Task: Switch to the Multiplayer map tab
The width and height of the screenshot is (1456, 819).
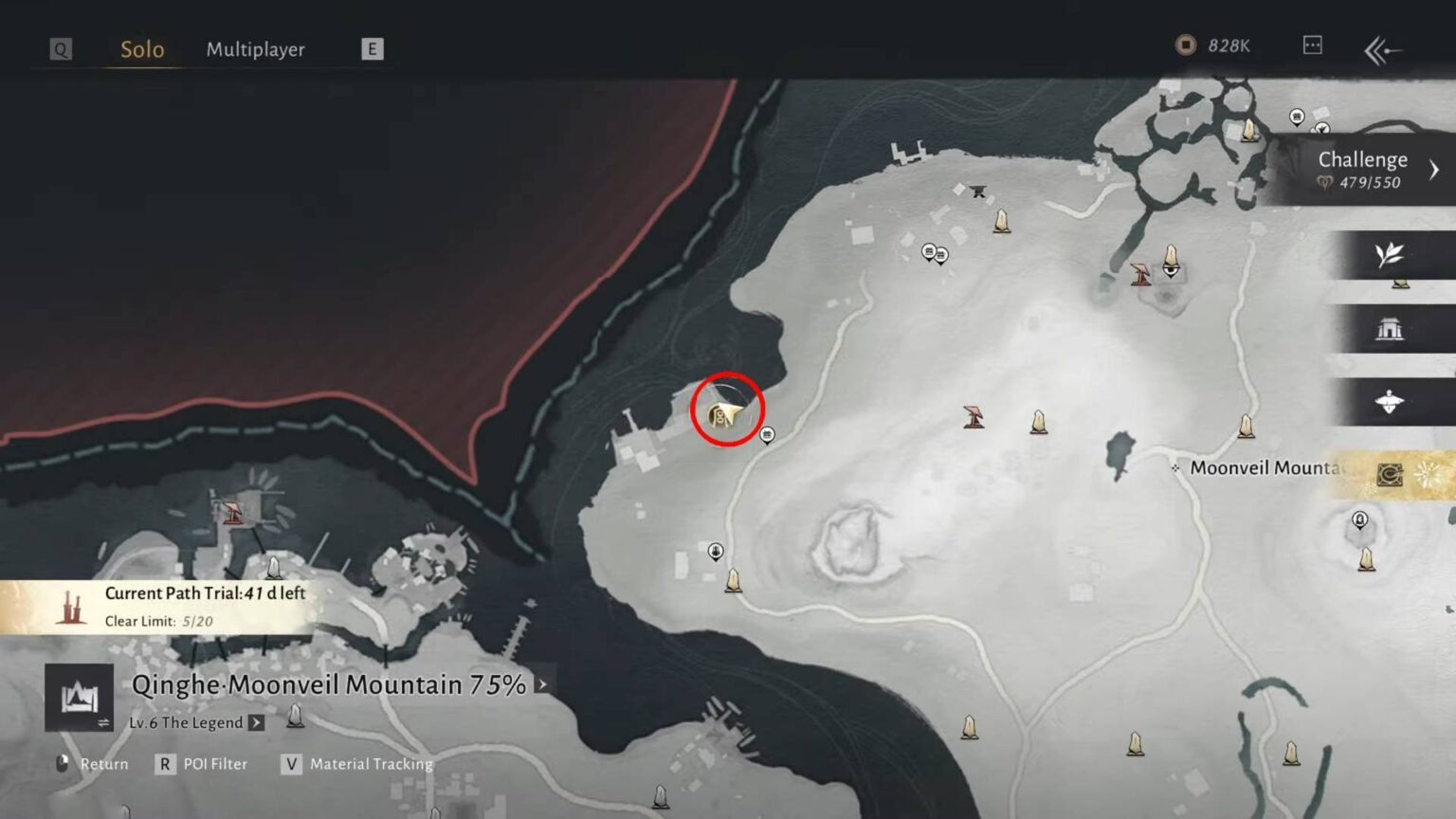Action: click(x=255, y=49)
